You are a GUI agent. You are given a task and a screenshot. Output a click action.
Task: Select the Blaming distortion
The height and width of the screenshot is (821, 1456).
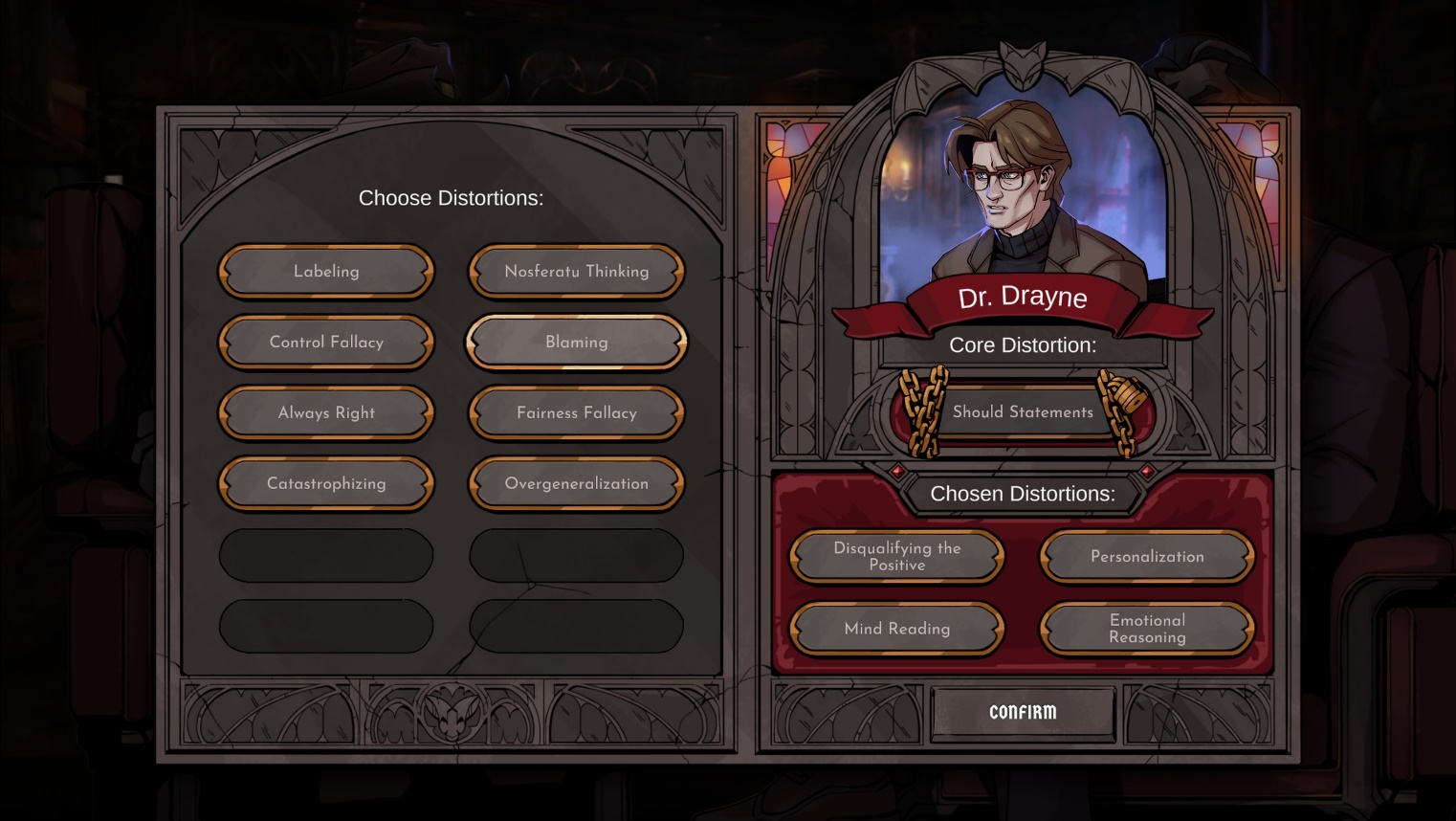(576, 343)
